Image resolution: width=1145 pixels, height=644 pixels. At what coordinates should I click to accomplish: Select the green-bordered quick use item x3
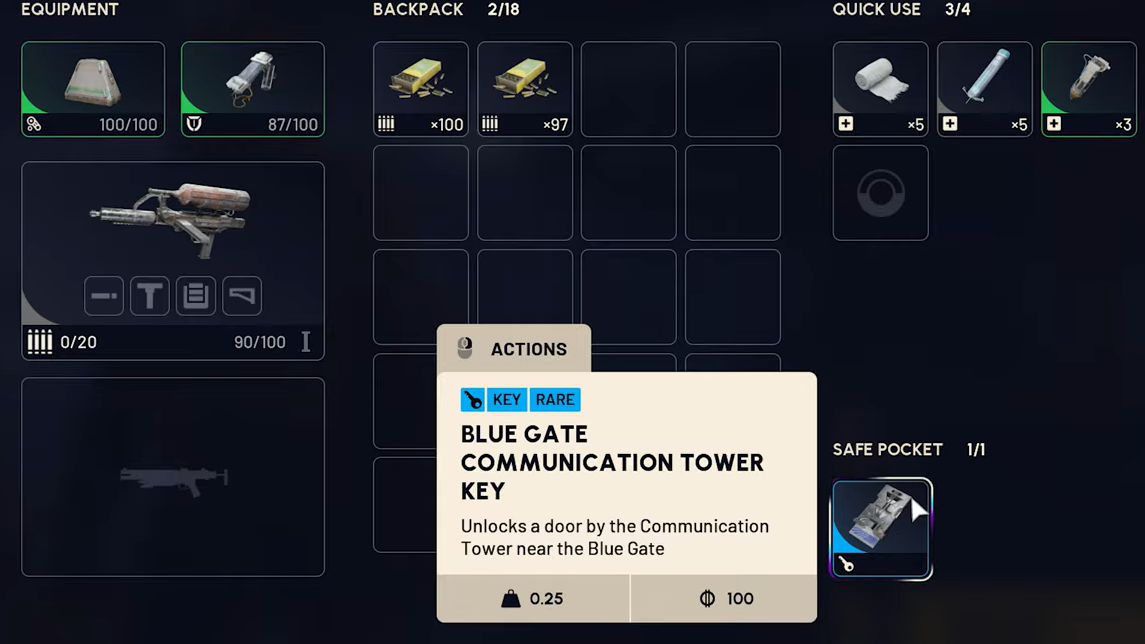pos(1088,89)
